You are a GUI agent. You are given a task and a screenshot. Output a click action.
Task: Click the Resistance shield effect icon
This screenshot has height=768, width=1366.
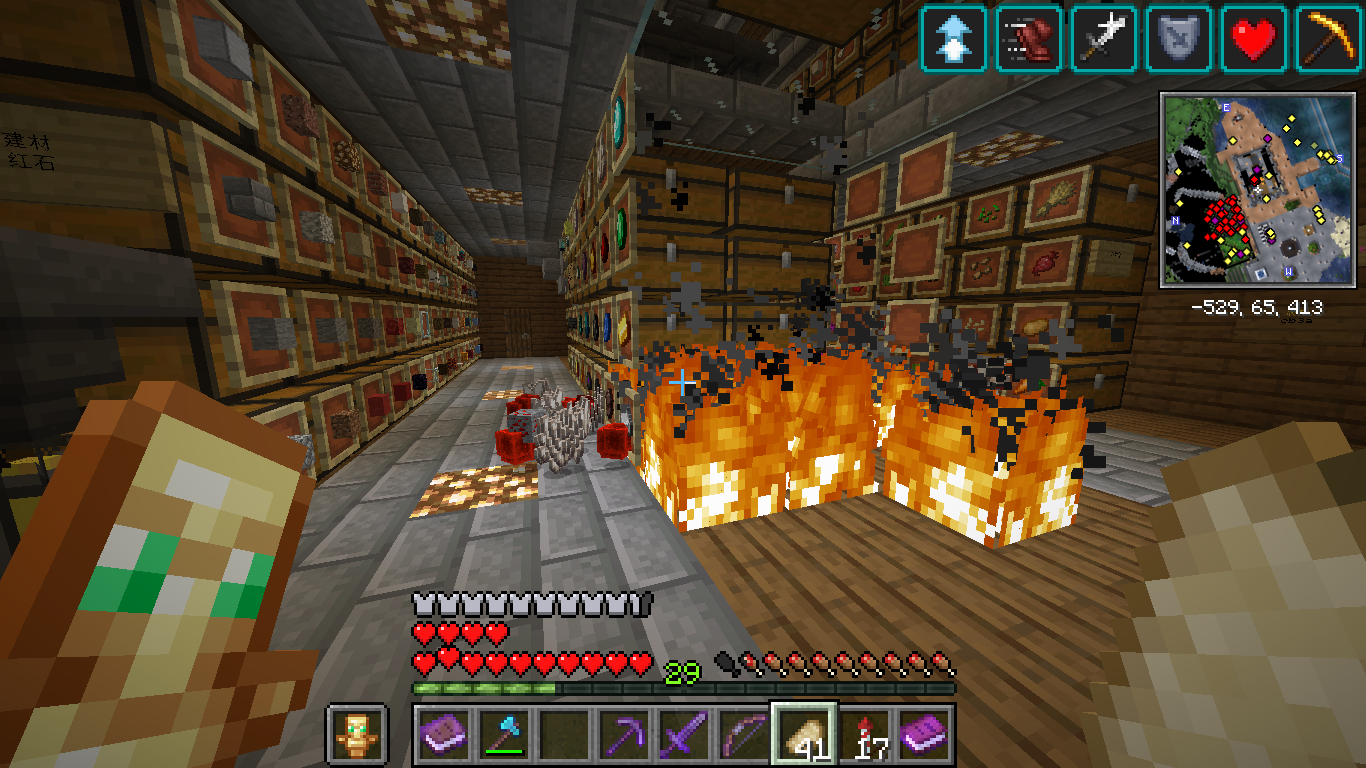tap(1179, 39)
